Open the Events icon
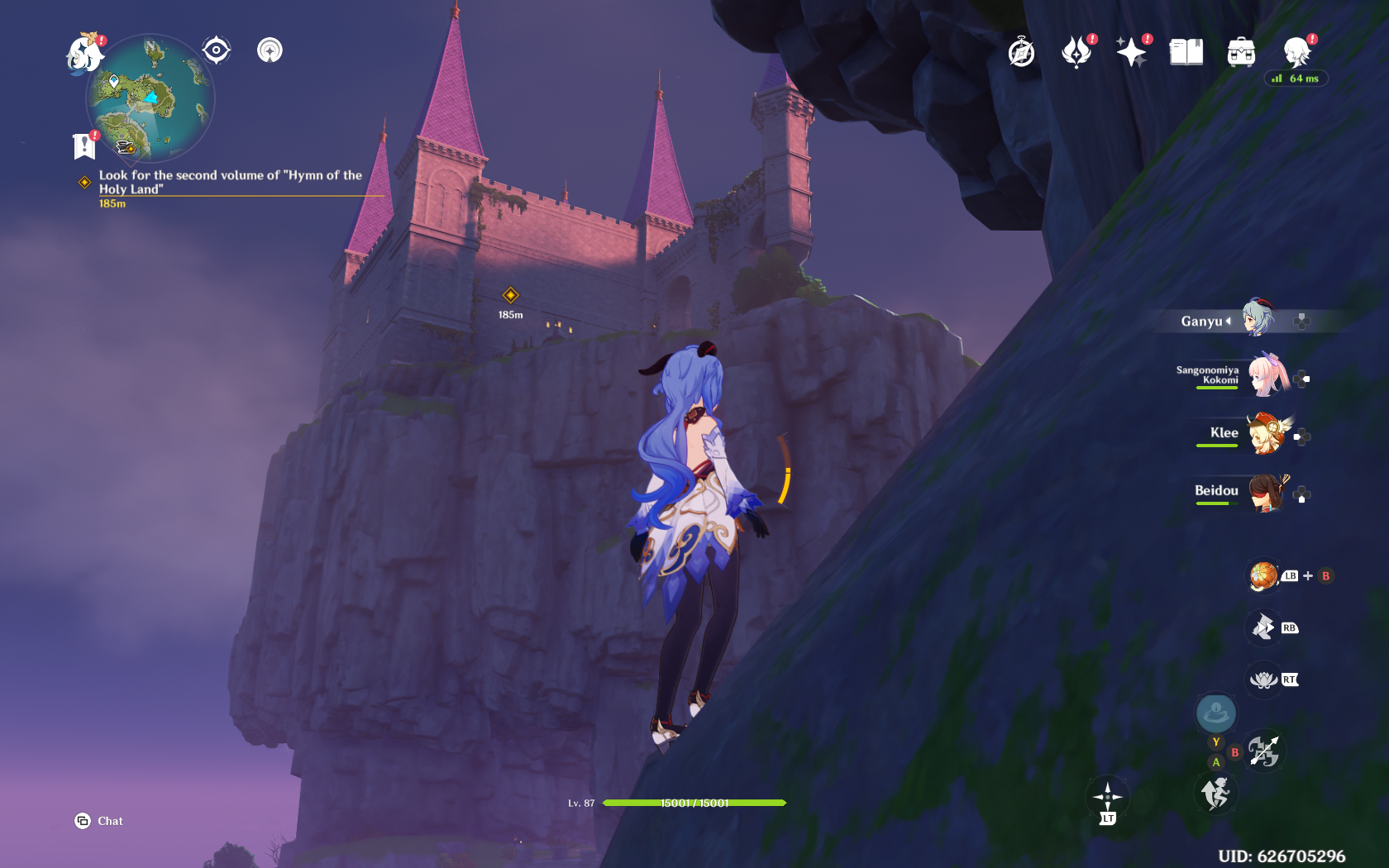Image resolution: width=1389 pixels, height=868 pixels. 1076,53
